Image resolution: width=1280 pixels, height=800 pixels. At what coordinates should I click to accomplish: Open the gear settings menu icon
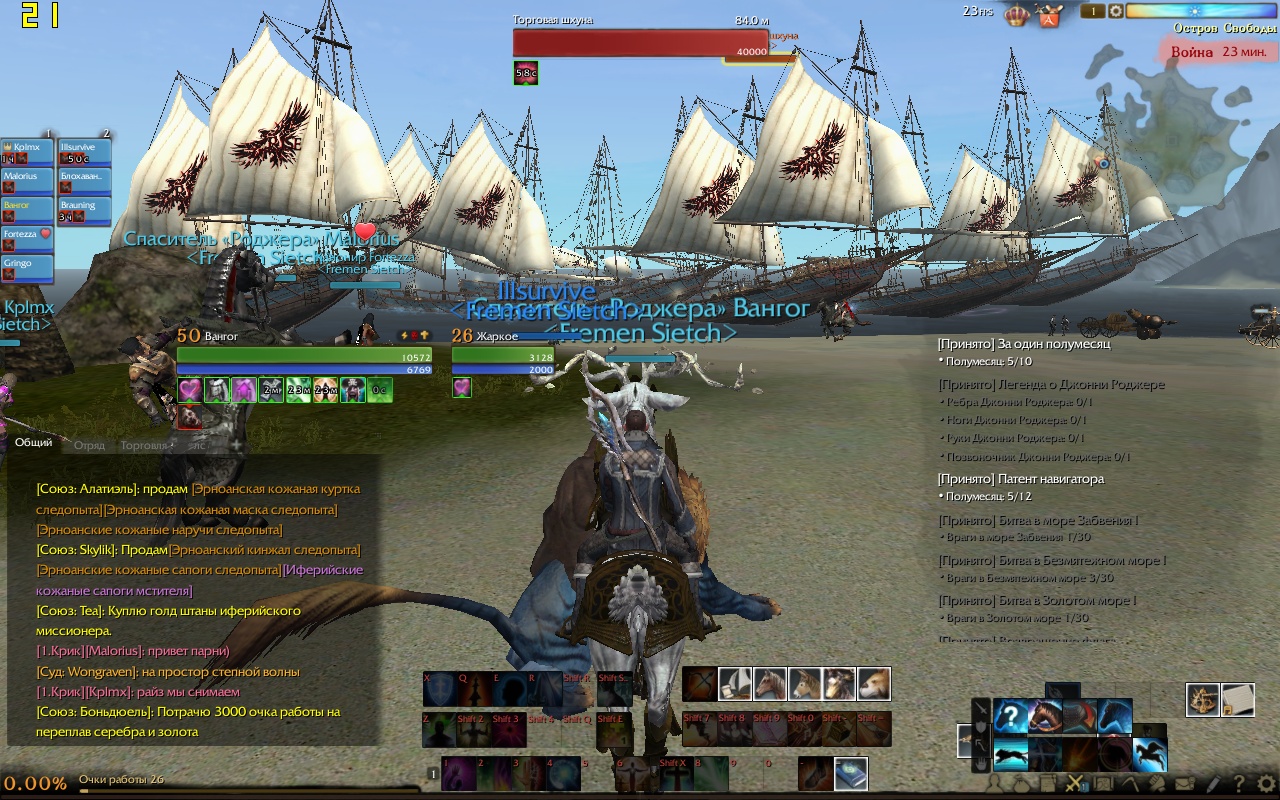click(x=1266, y=784)
